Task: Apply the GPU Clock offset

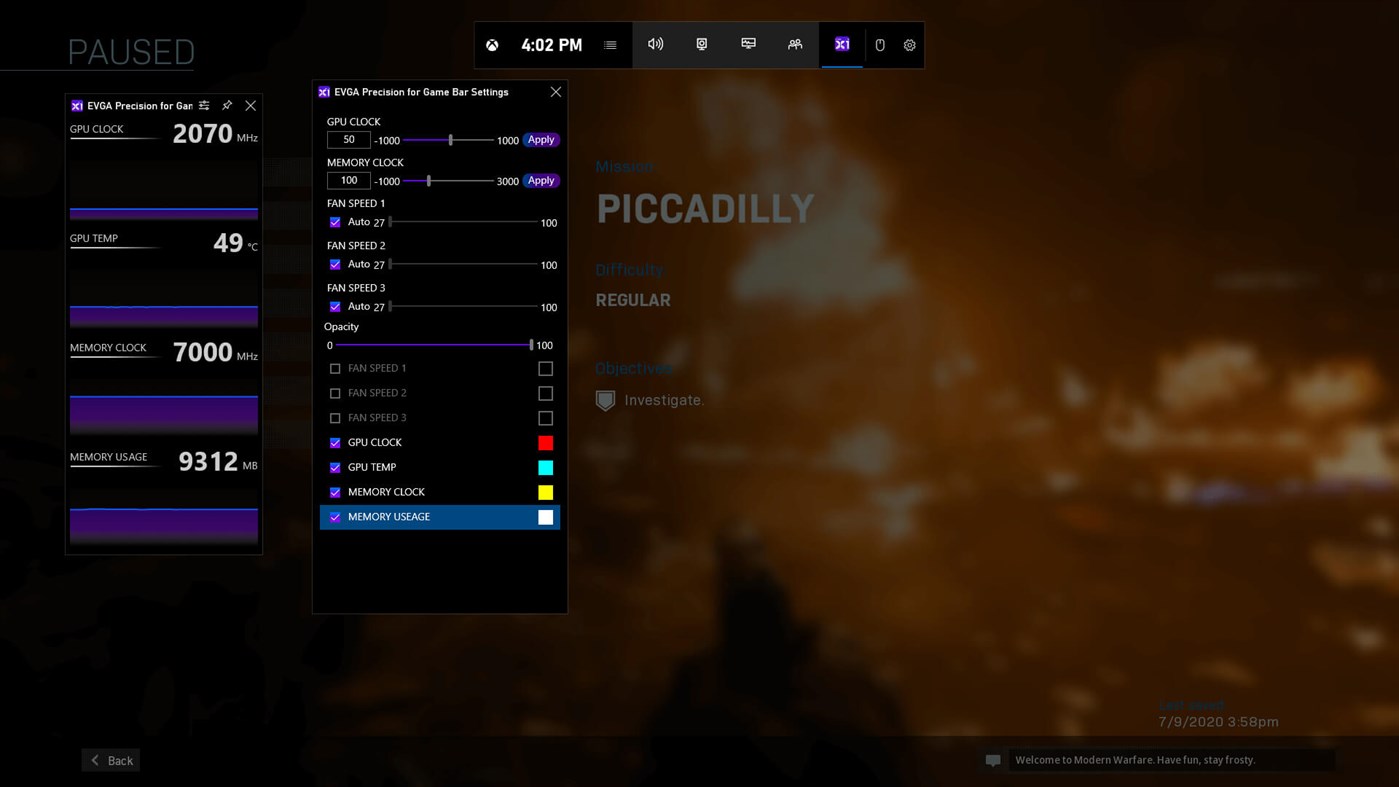Action: 540,140
